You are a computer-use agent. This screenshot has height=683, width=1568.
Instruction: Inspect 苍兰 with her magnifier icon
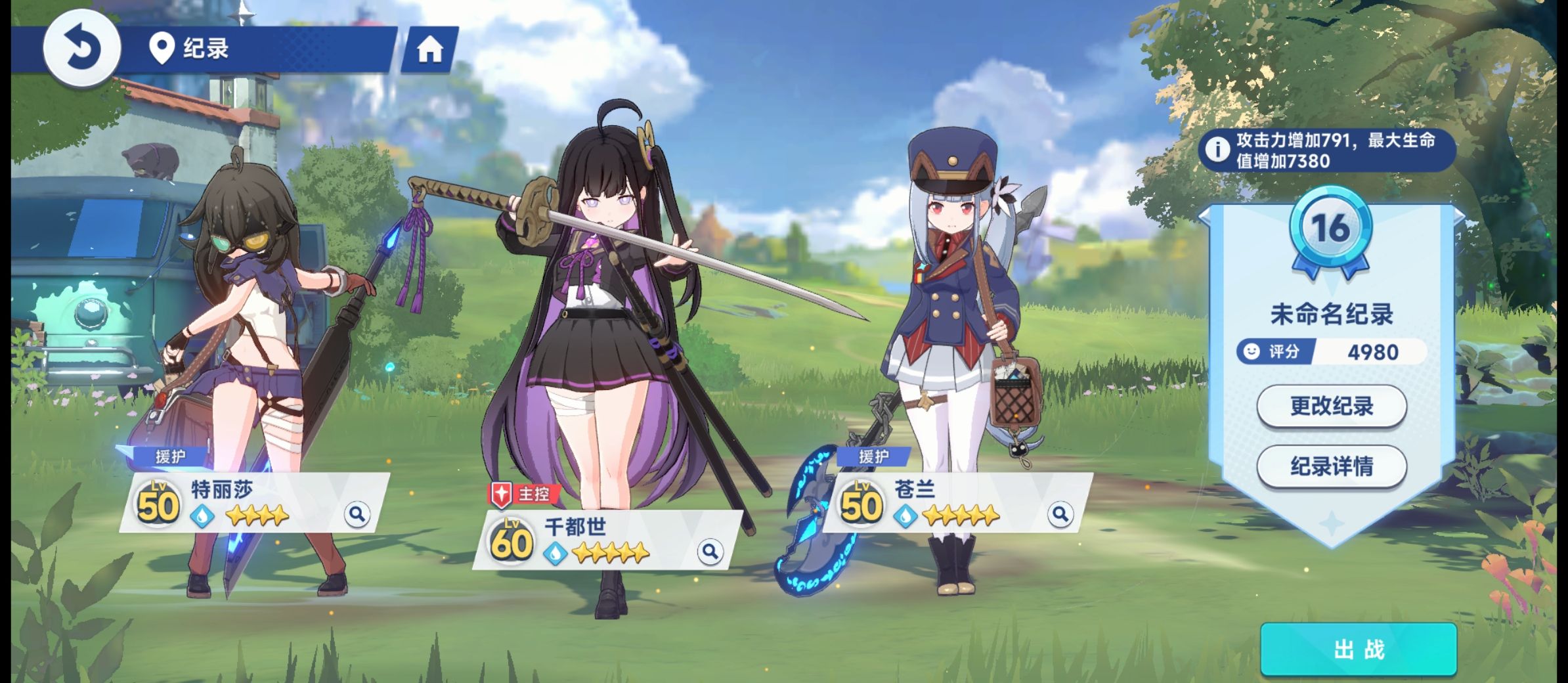(1060, 514)
